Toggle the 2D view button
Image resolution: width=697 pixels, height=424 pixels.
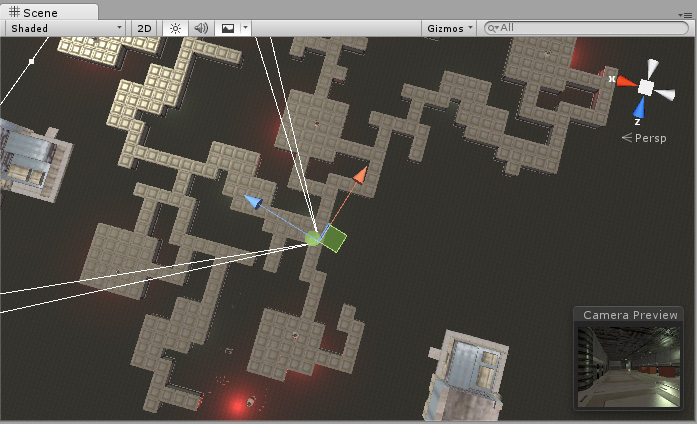pos(144,28)
